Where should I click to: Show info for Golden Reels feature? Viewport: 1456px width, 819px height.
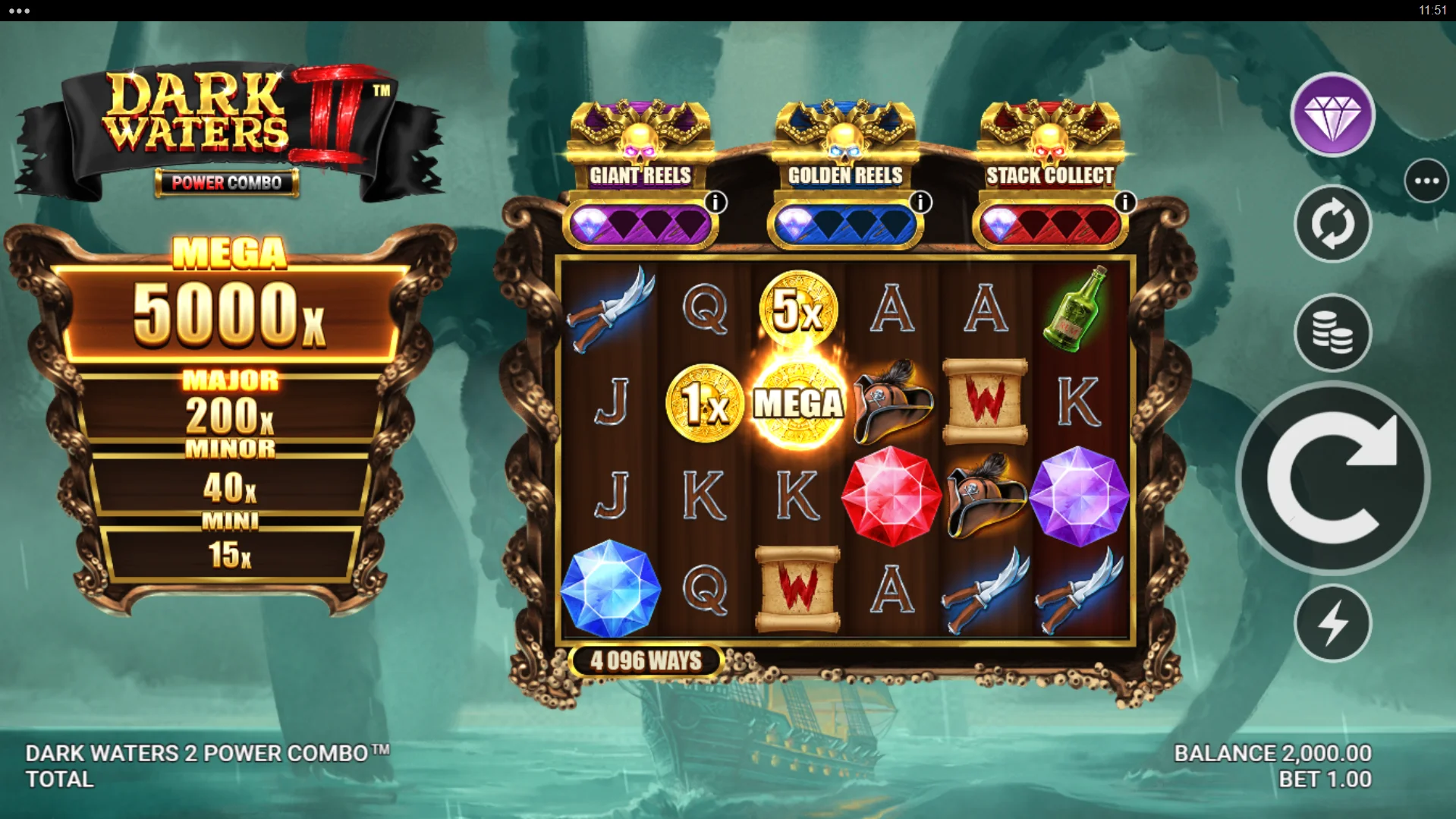(x=920, y=203)
